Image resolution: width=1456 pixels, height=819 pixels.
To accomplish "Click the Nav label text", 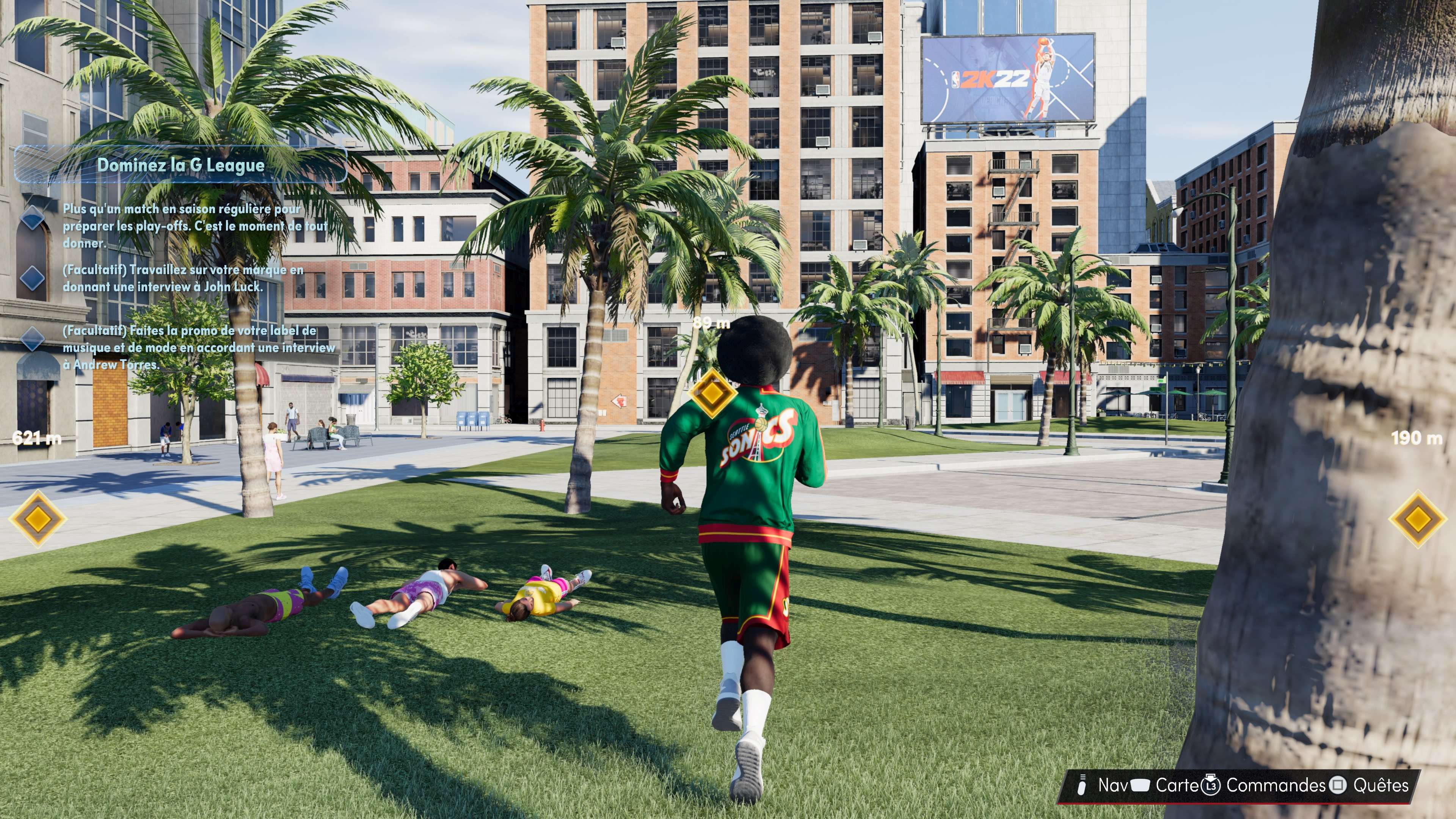I will pyautogui.click(x=1112, y=786).
